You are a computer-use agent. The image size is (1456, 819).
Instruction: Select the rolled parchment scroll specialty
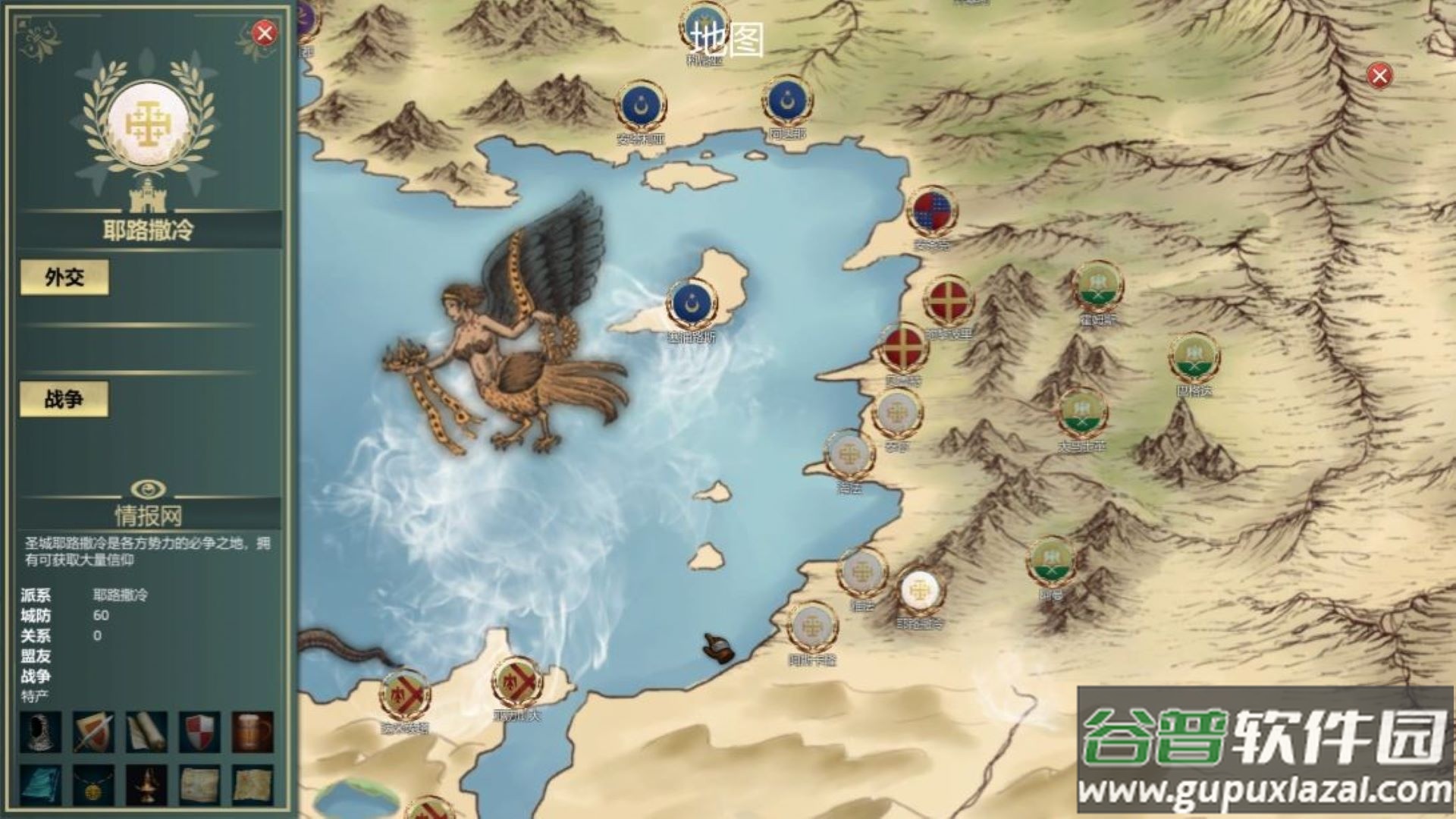tap(146, 733)
